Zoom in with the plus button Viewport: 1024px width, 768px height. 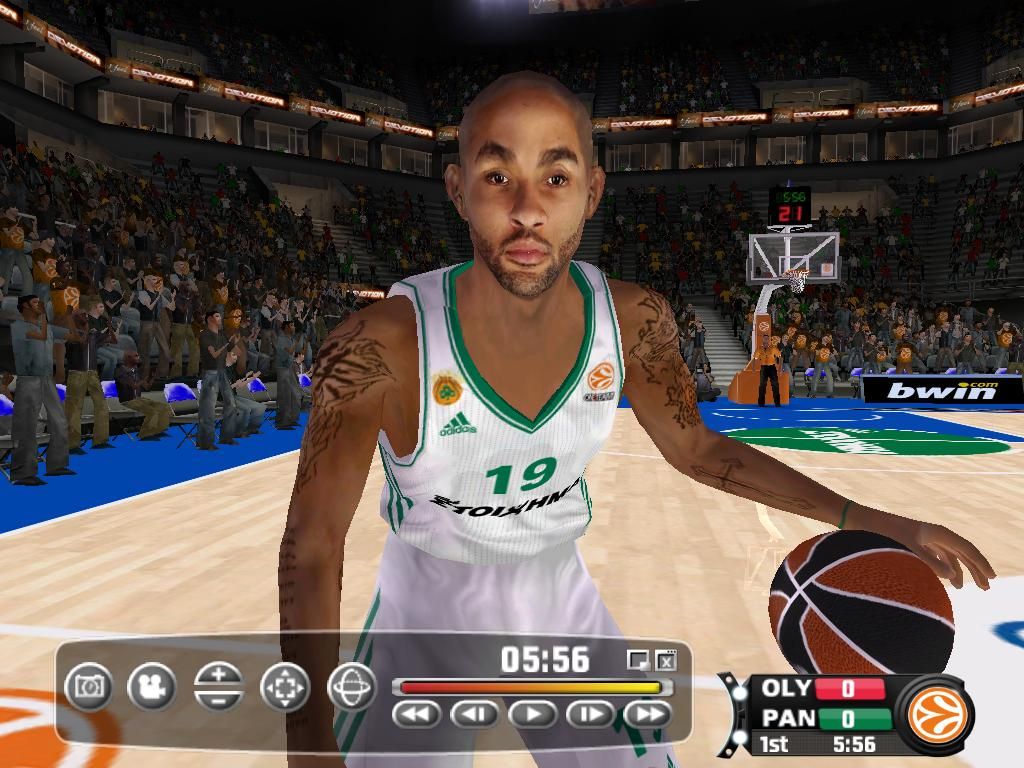point(219,675)
